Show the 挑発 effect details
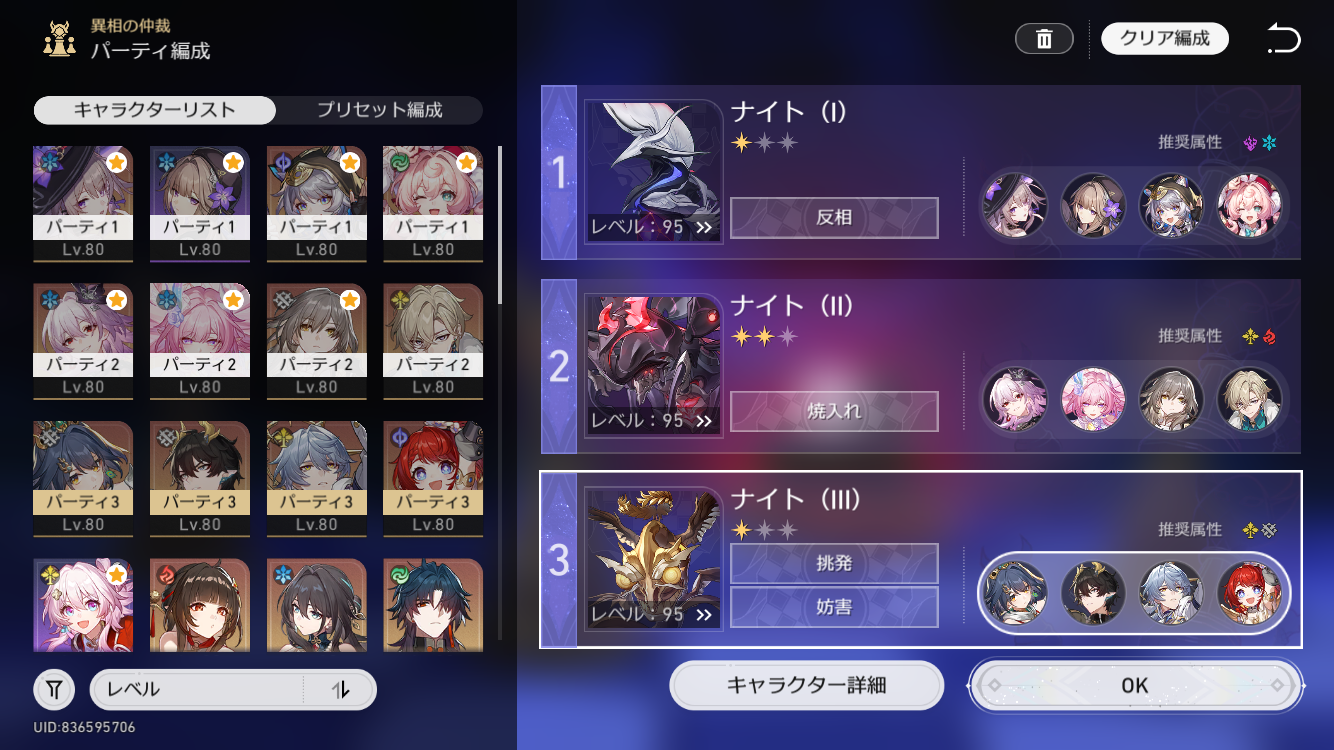This screenshot has width=1334, height=750. pyautogui.click(x=834, y=563)
